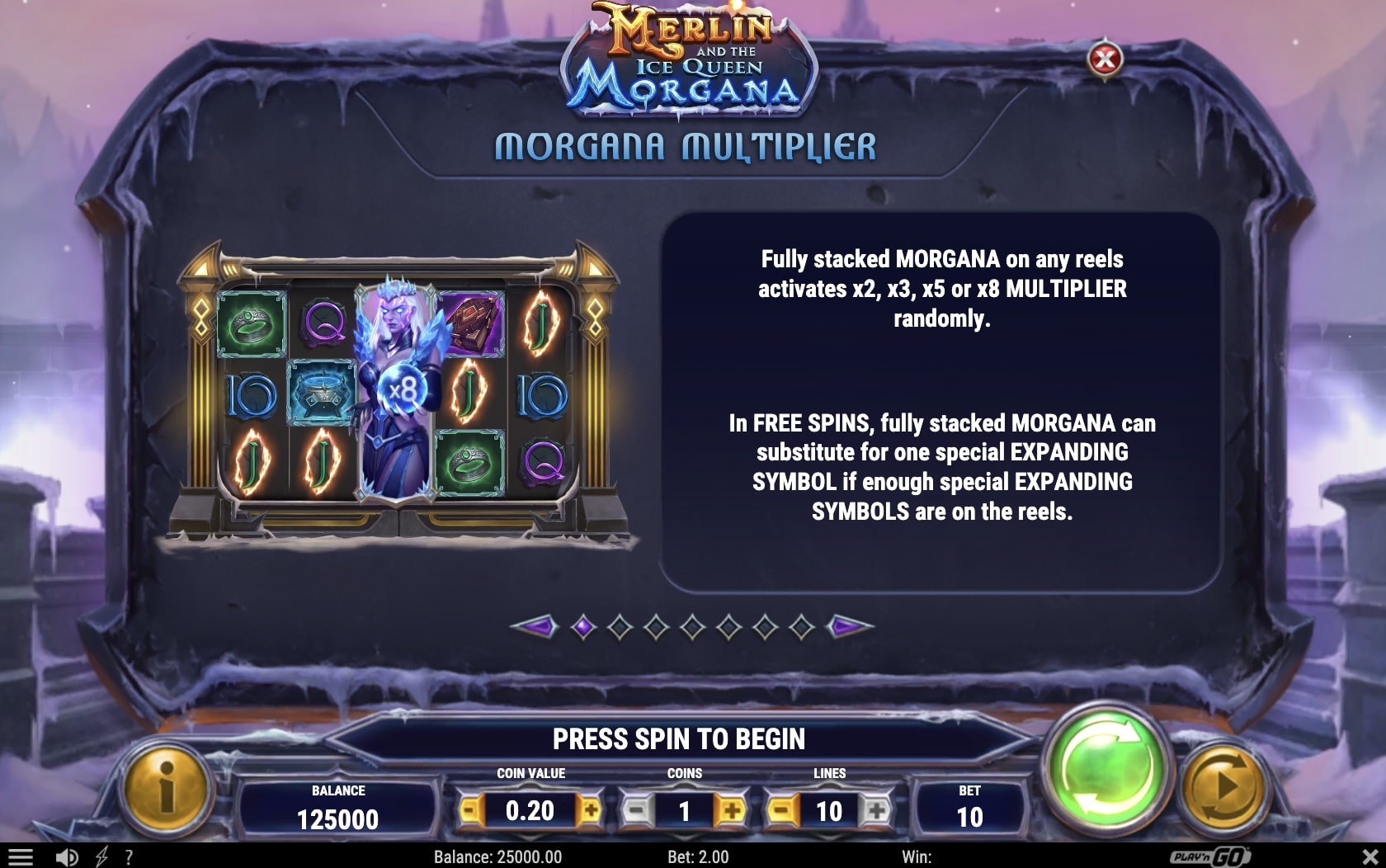Open the gold info button
Screen dimensions: 1386x868
pos(167,786)
